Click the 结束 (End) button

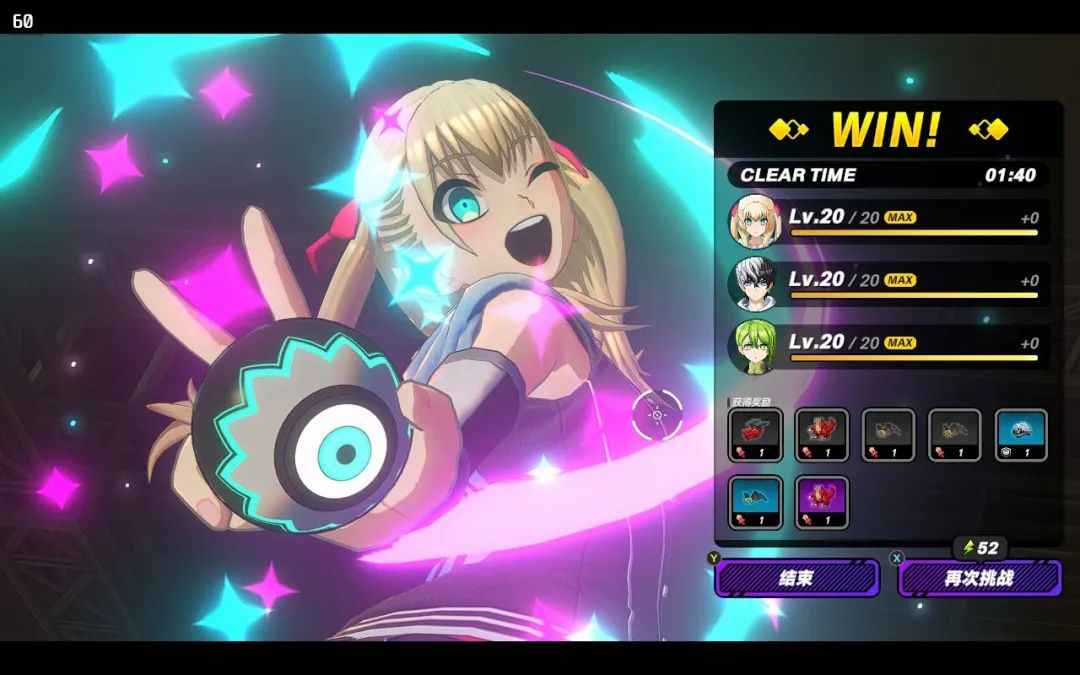tap(797, 578)
